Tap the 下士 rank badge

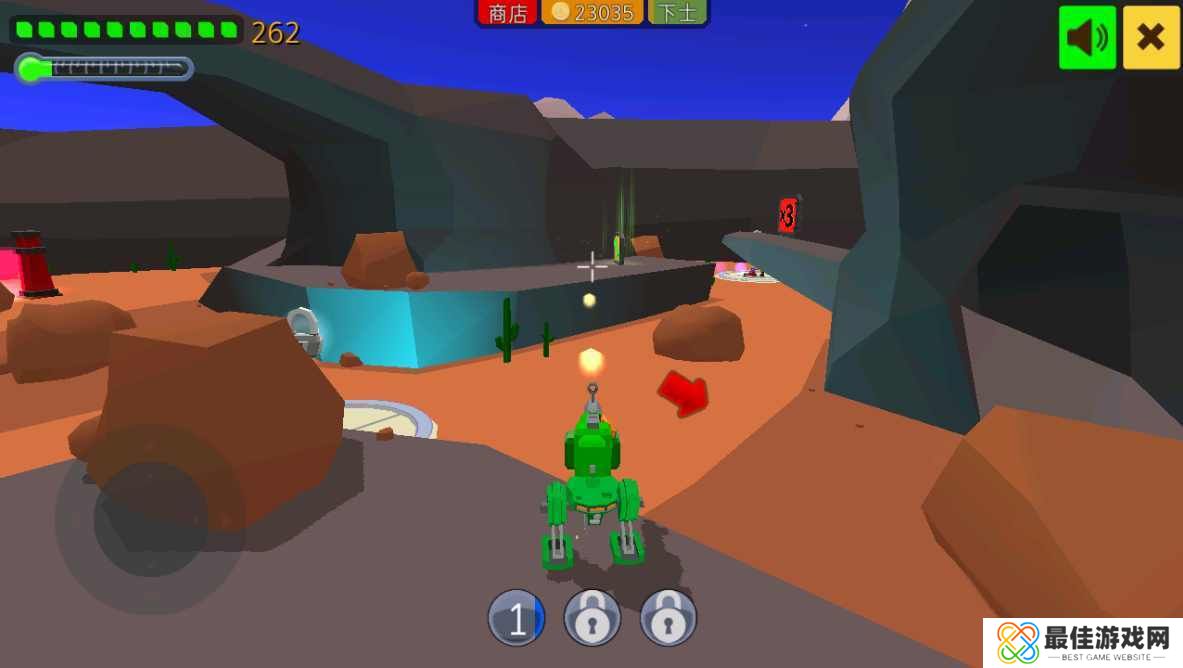[x=677, y=13]
